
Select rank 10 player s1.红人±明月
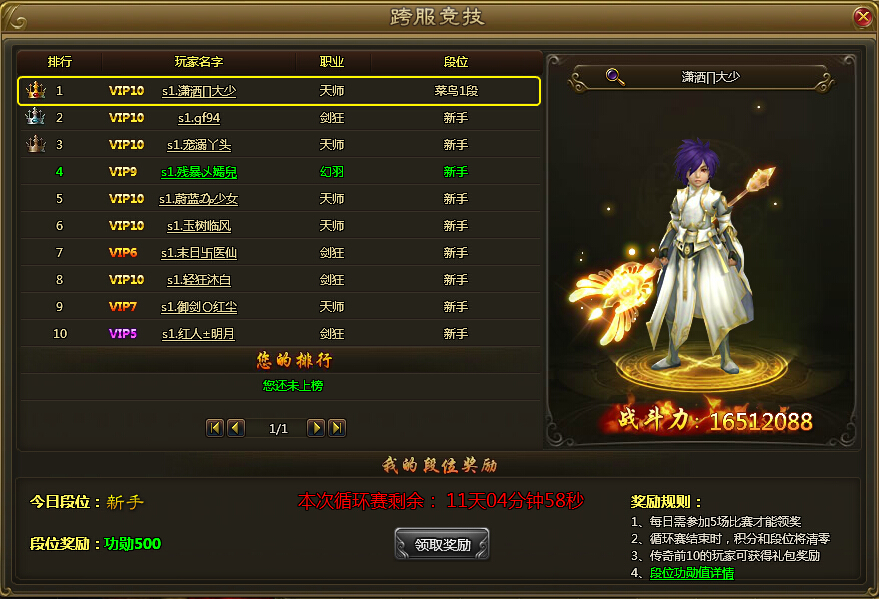(199, 334)
